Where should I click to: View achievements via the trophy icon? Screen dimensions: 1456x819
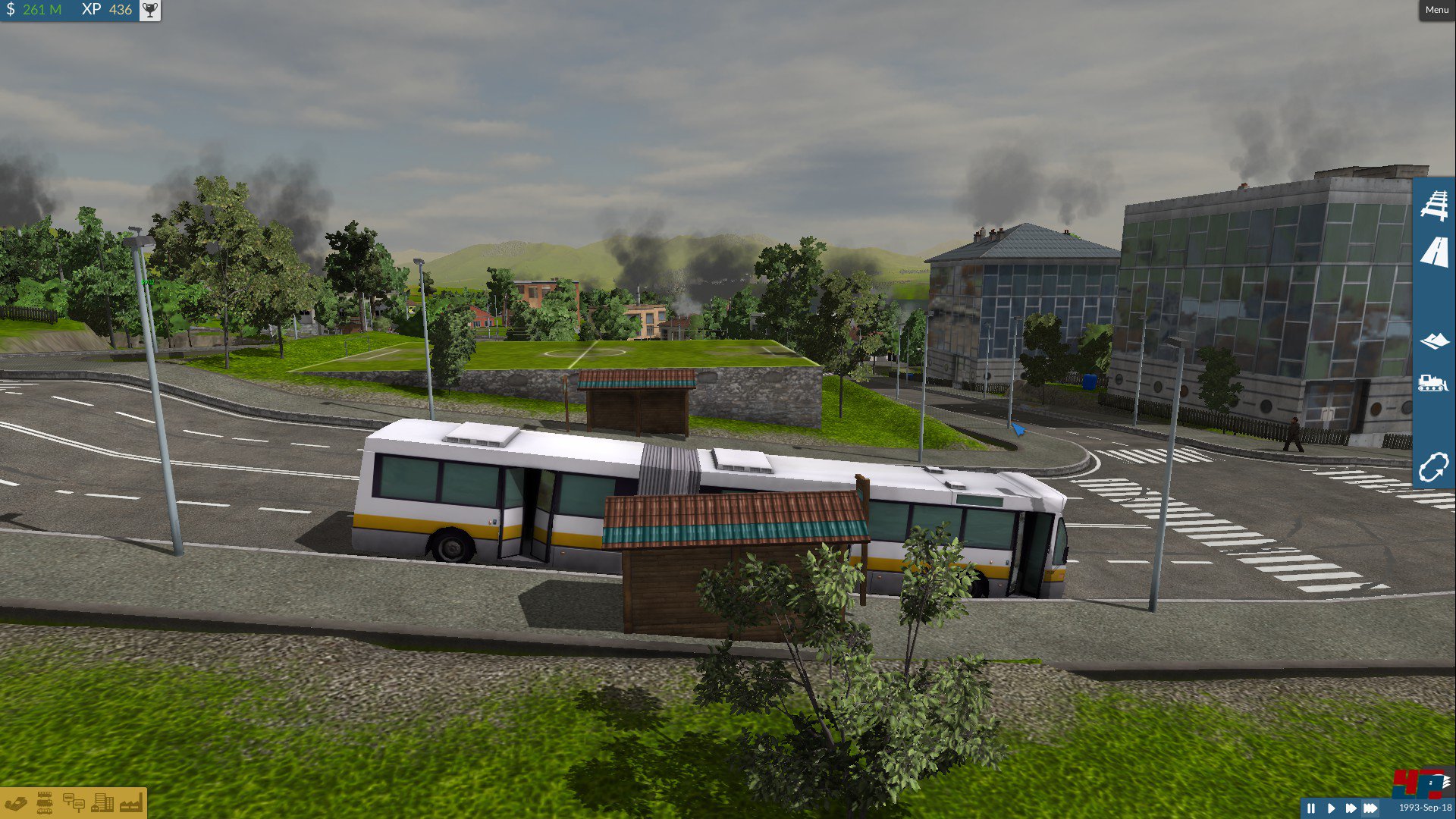click(151, 11)
